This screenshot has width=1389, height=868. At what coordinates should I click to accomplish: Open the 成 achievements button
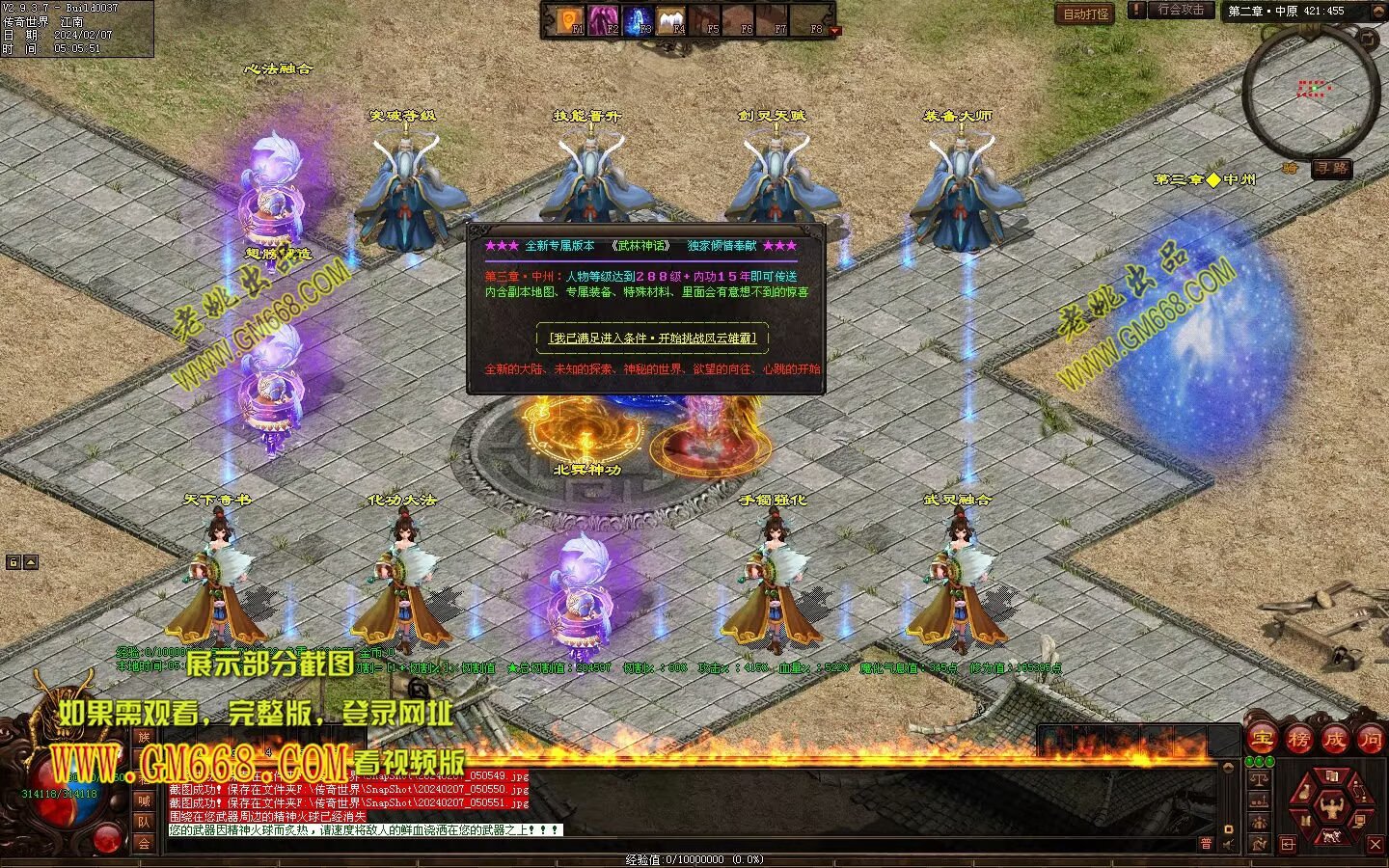1334,740
